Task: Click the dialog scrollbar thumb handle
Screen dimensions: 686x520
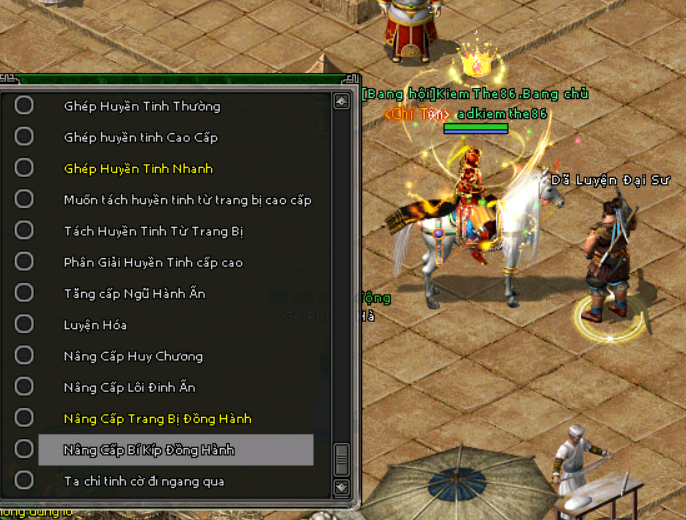Action: [342, 459]
